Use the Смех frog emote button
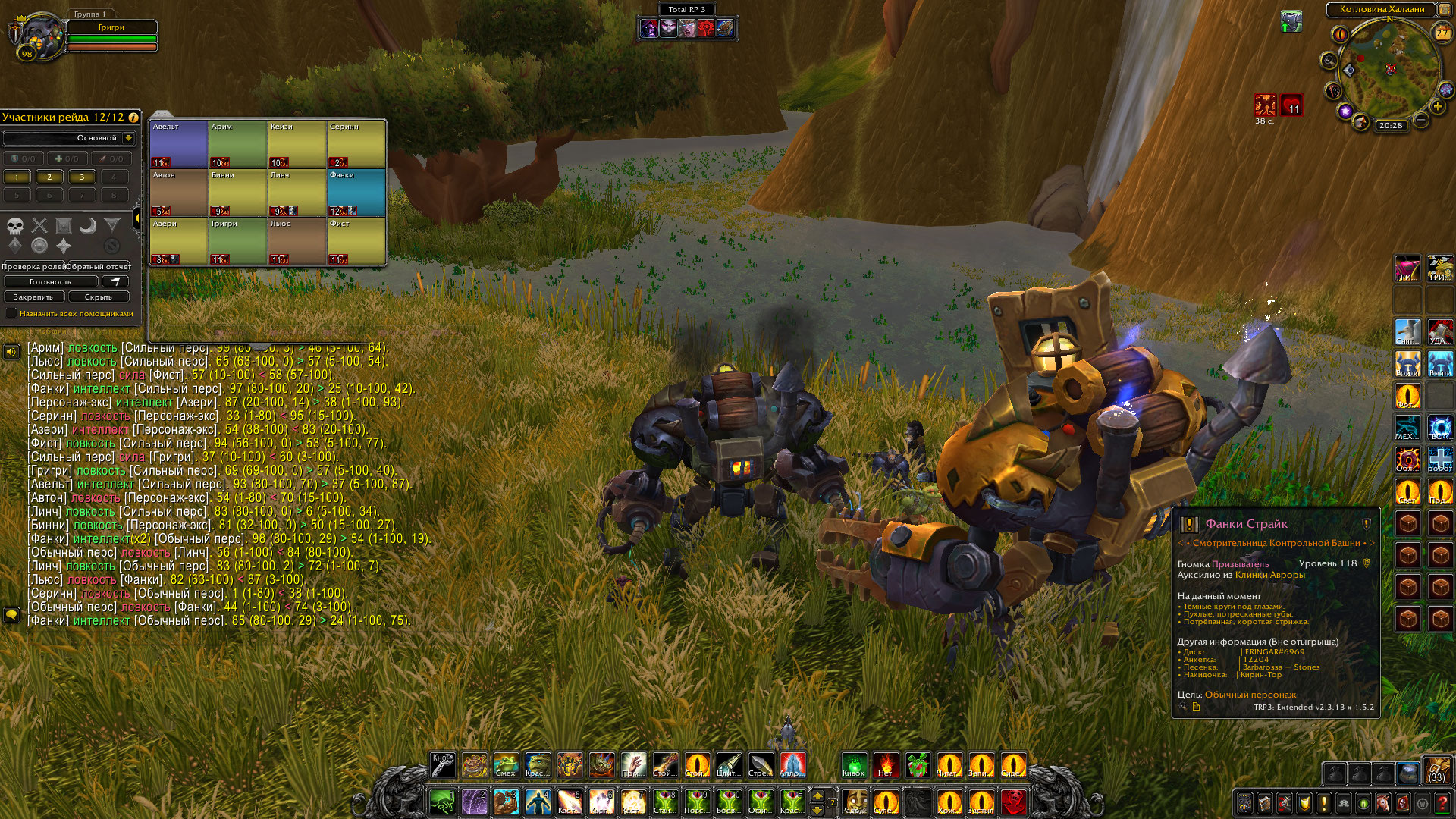This screenshot has height=819, width=1456. [x=506, y=764]
